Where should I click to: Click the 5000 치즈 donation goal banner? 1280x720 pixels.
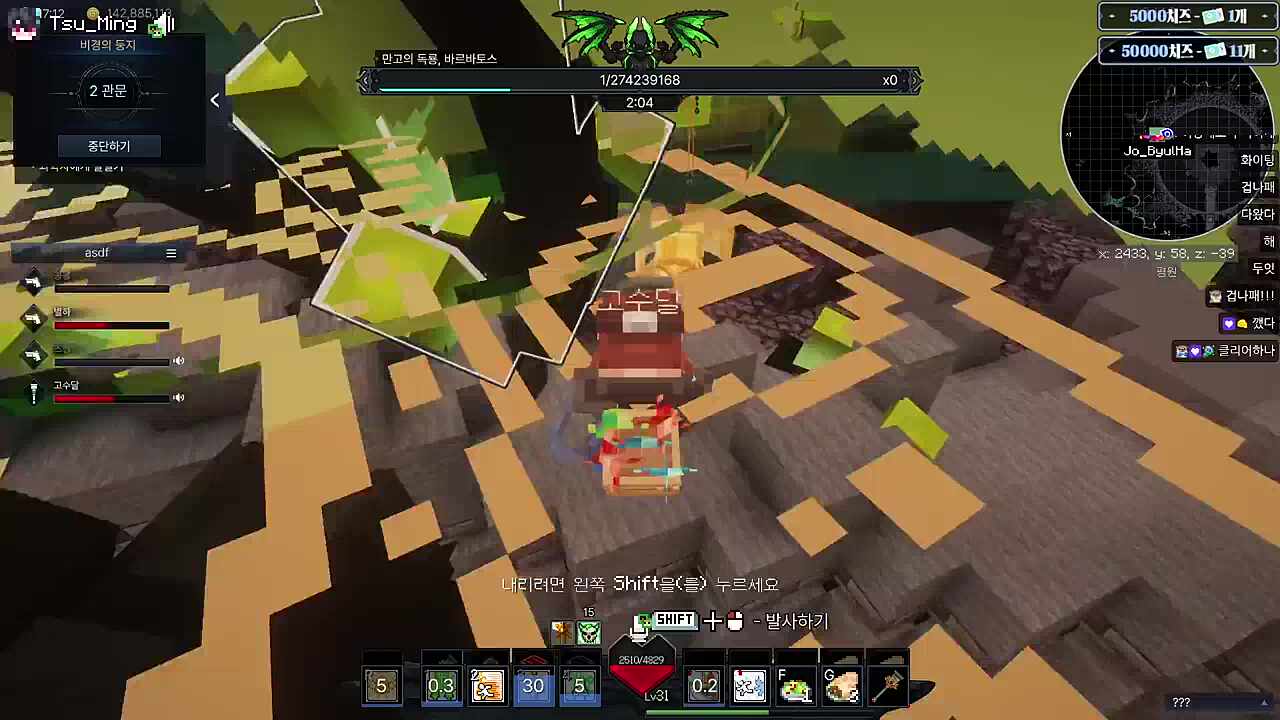1188,17
